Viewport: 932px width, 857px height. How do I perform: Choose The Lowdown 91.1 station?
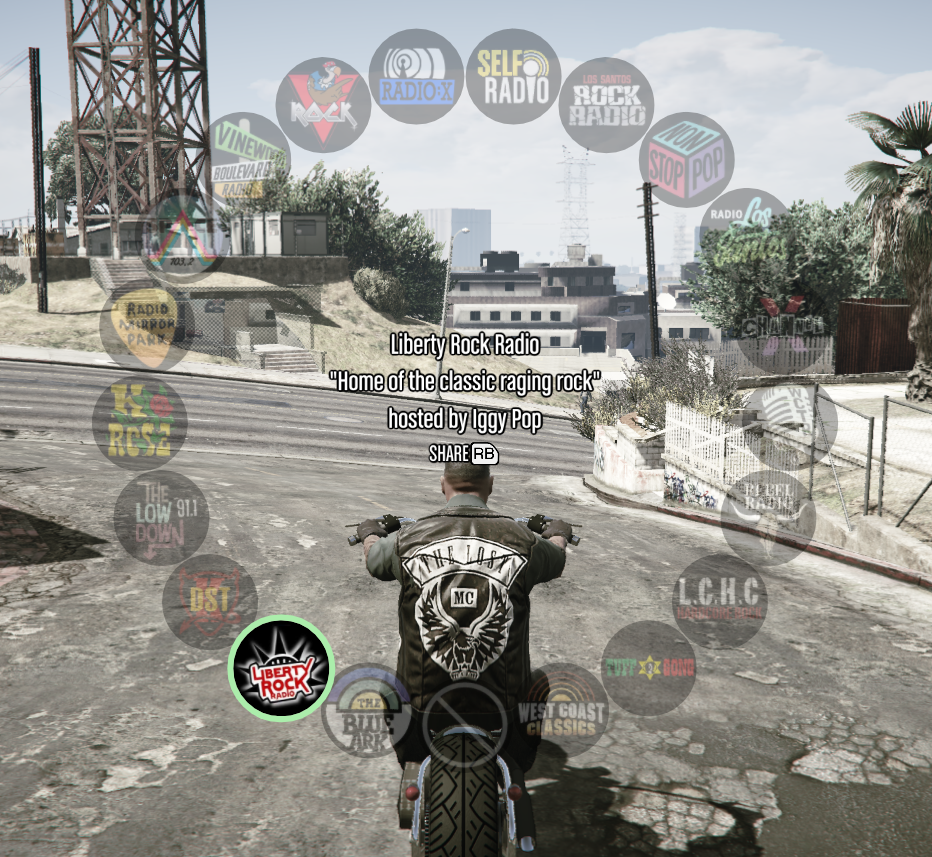pos(161,517)
